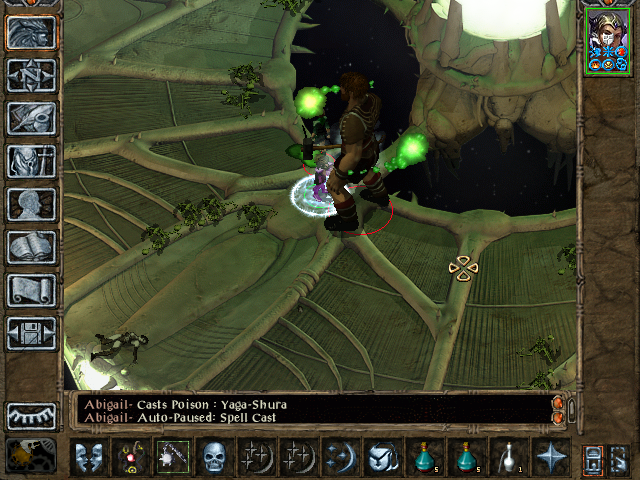Activate the theater masks talk button
This screenshot has height=480, width=640.
[88, 457]
